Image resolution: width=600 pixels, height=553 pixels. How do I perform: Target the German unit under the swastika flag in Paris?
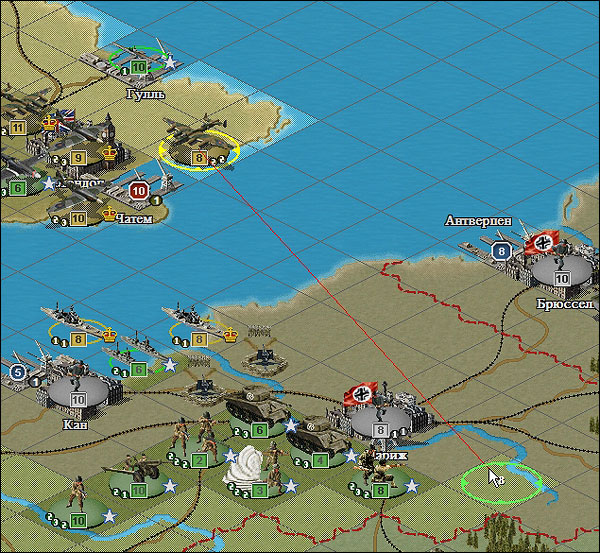tap(380, 417)
